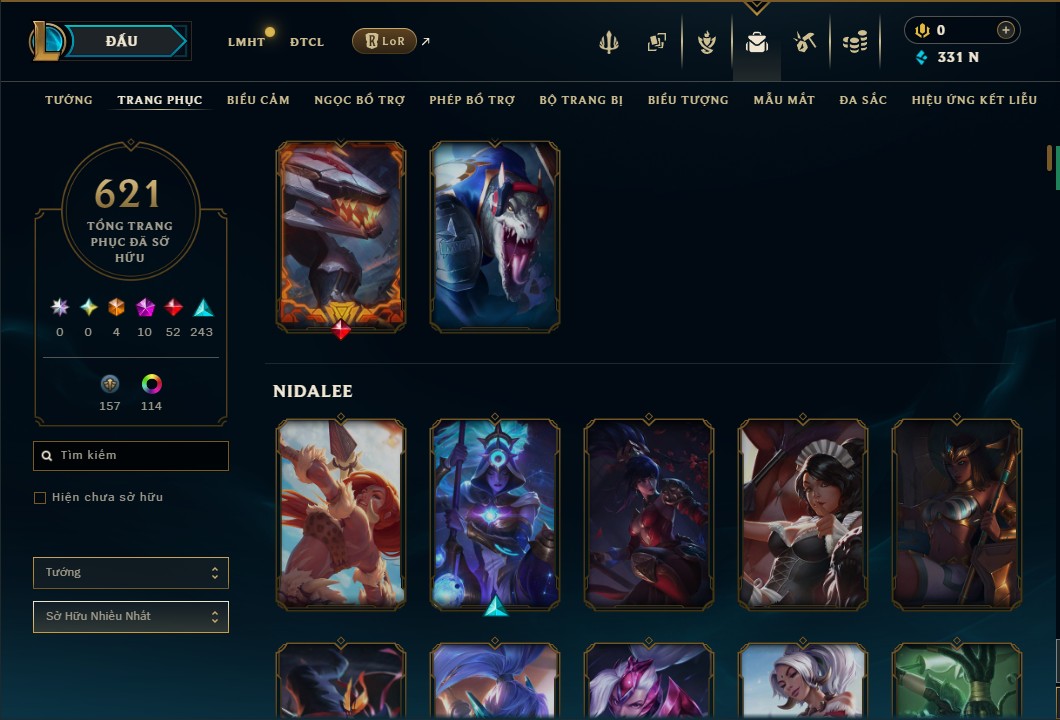Toggle the Hiện chưa sở hữu checkbox
The image size is (1060, 720).
click(40, 498)
